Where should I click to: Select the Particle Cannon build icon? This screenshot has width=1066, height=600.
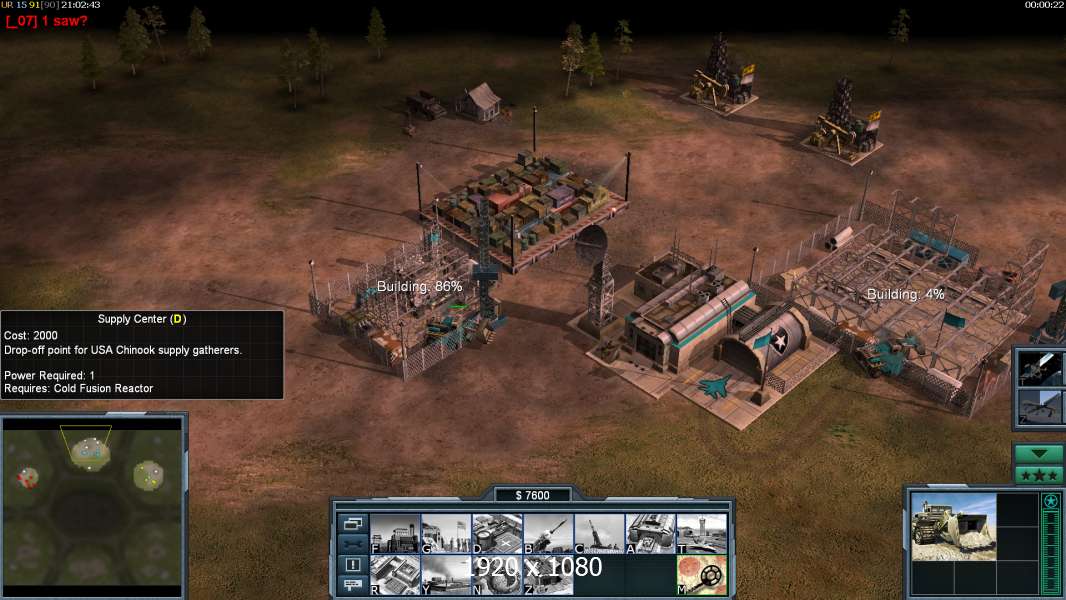[x=496, y=574]
